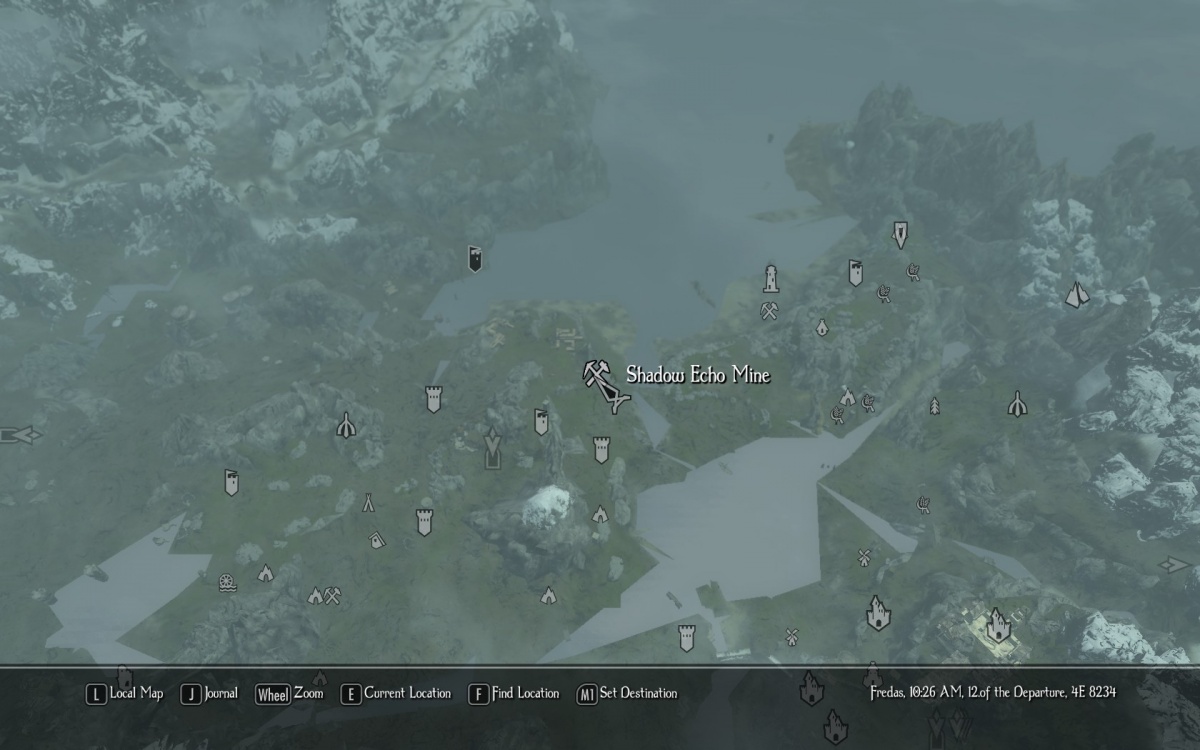Click the small tent camp marker

click(369, 501)
